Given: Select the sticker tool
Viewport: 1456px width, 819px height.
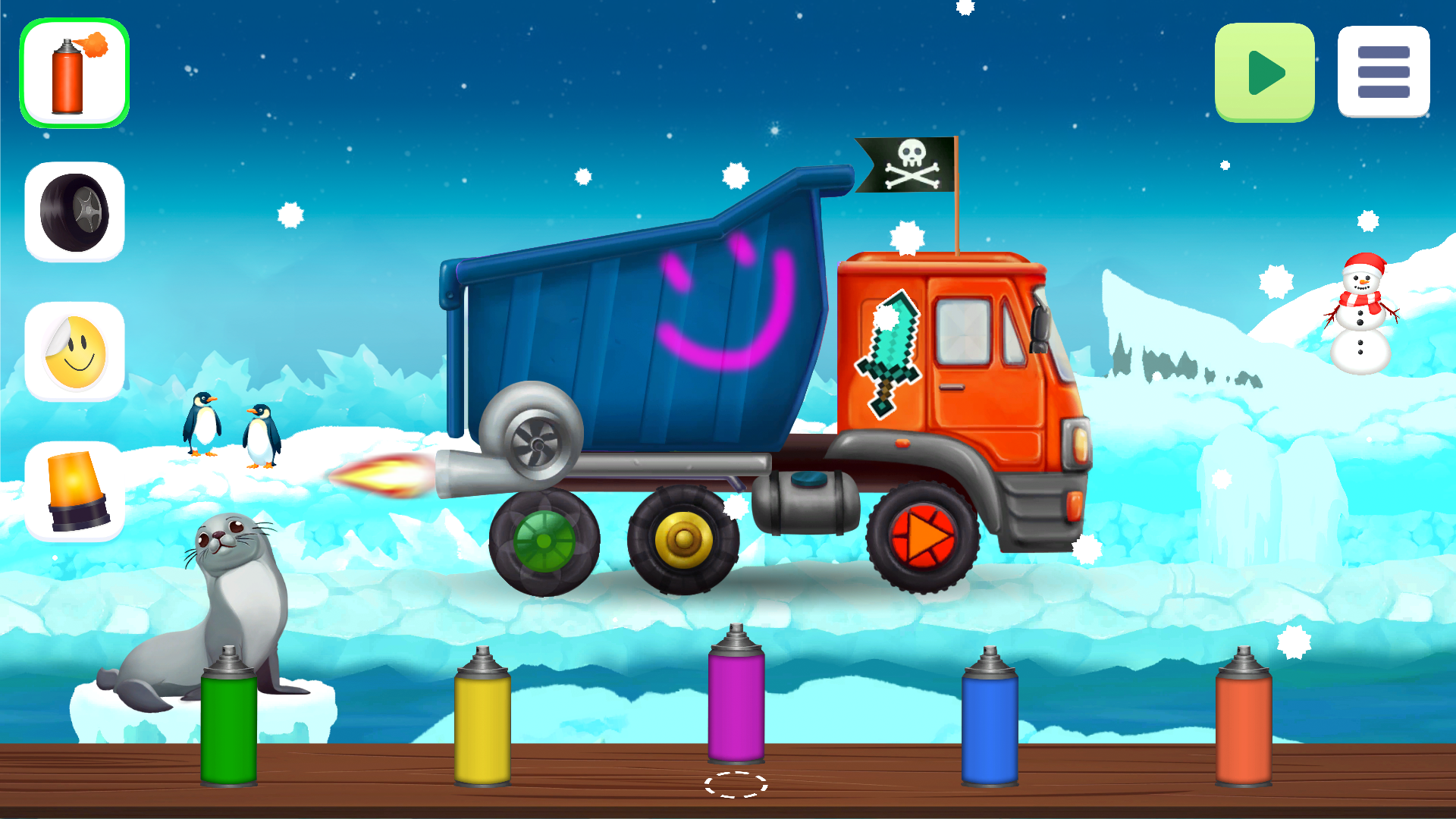Looking at the screenshot, I should point(74,350).
